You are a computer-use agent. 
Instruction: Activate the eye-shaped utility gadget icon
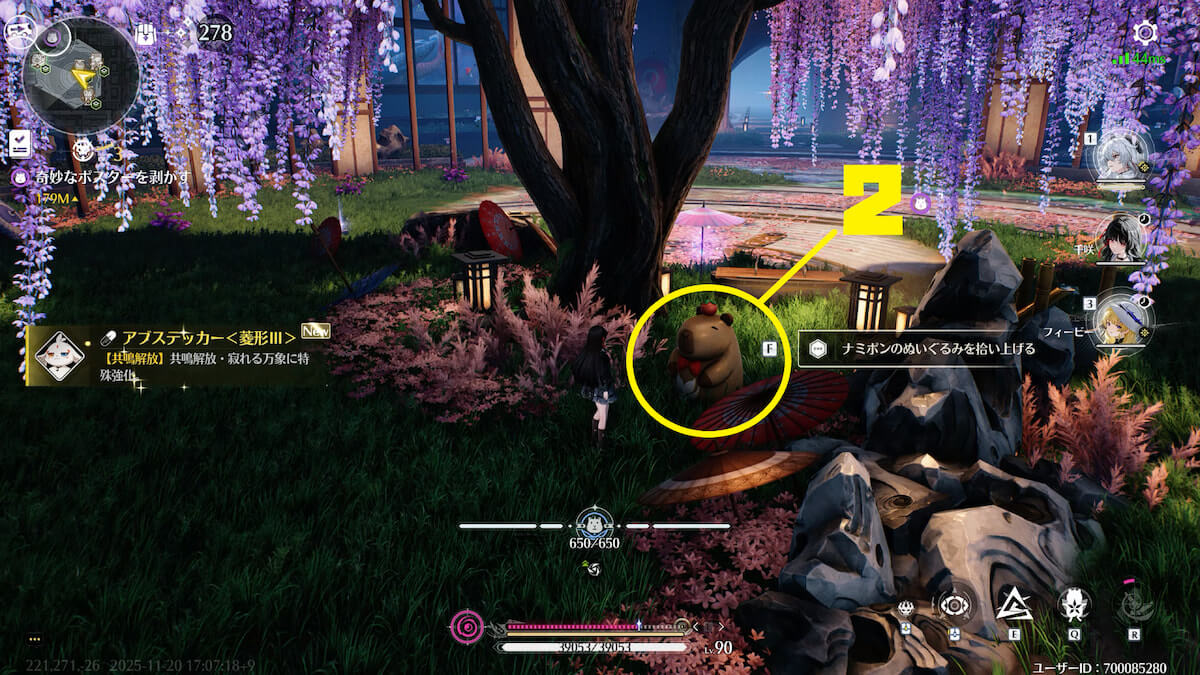tap(954, 604)
